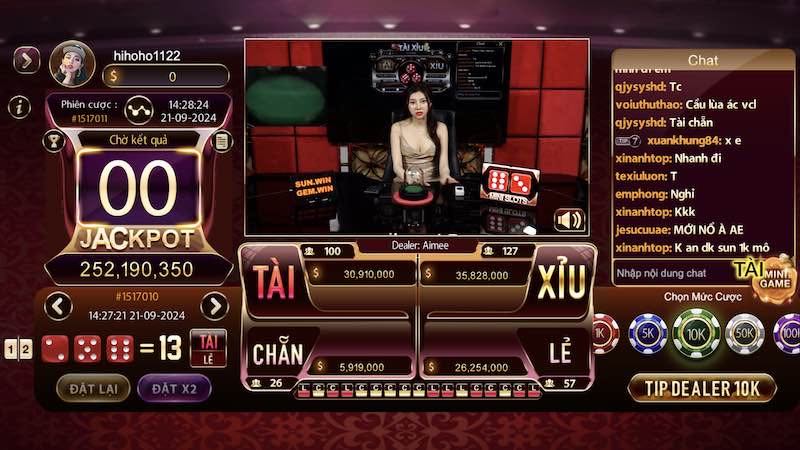
Task: Open the bet history document icon
Action: click(223, 141)
